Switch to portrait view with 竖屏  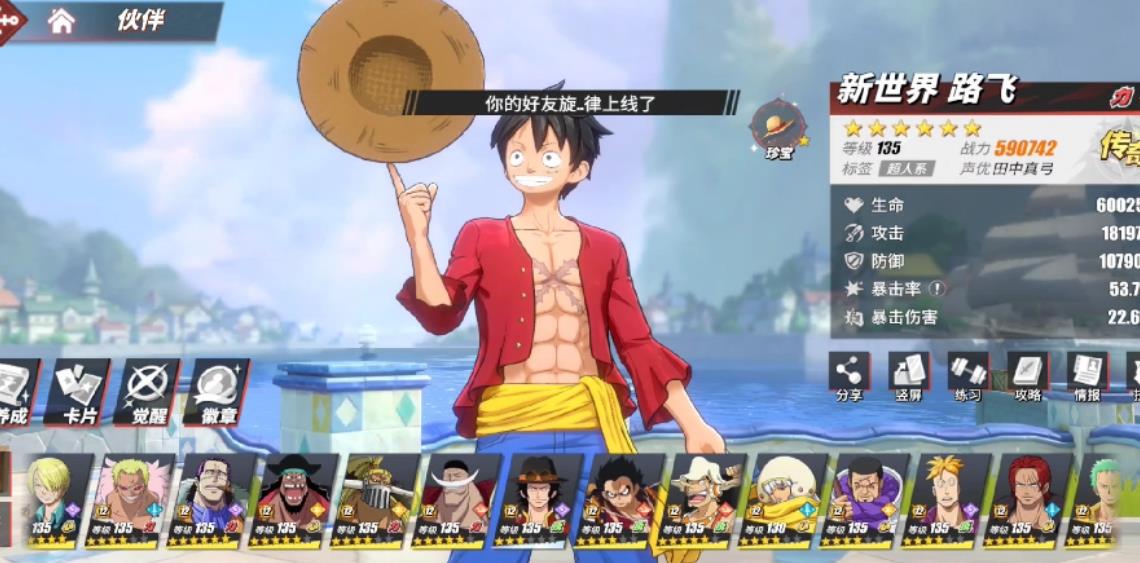tap(908, 378)
